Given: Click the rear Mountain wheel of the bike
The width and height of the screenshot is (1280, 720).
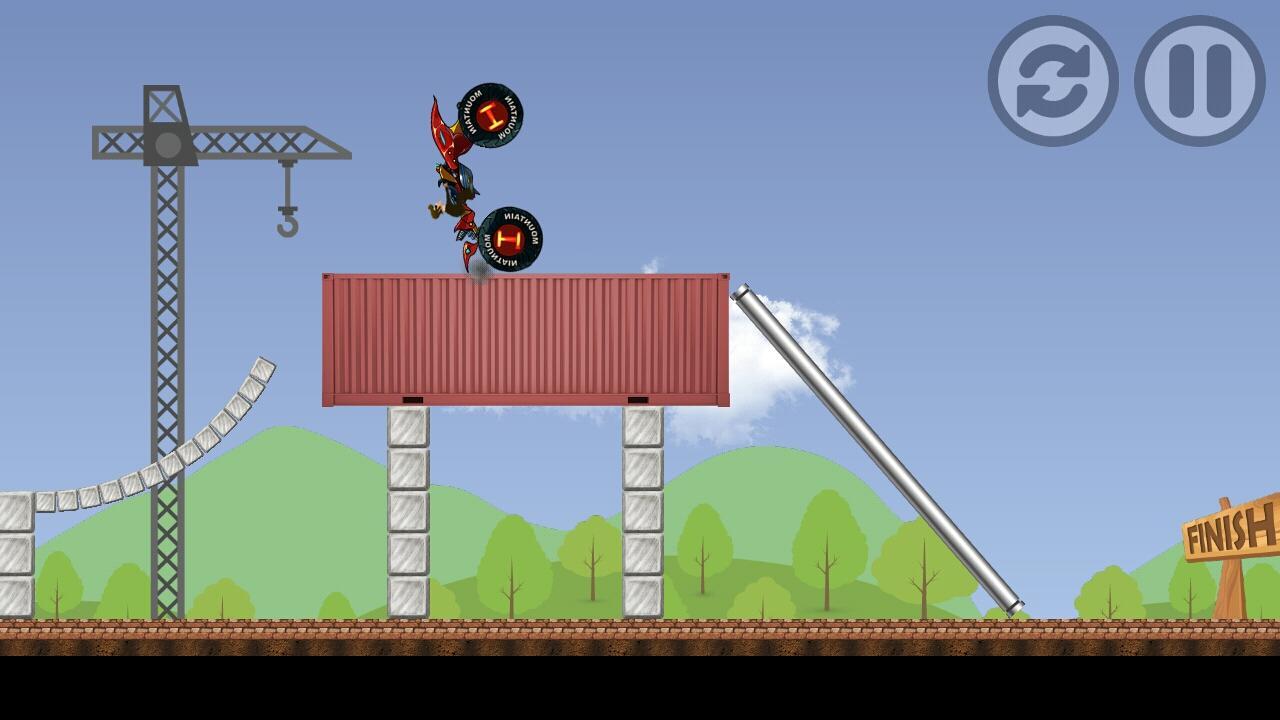Looking at the screenshot, I should 513,236.
